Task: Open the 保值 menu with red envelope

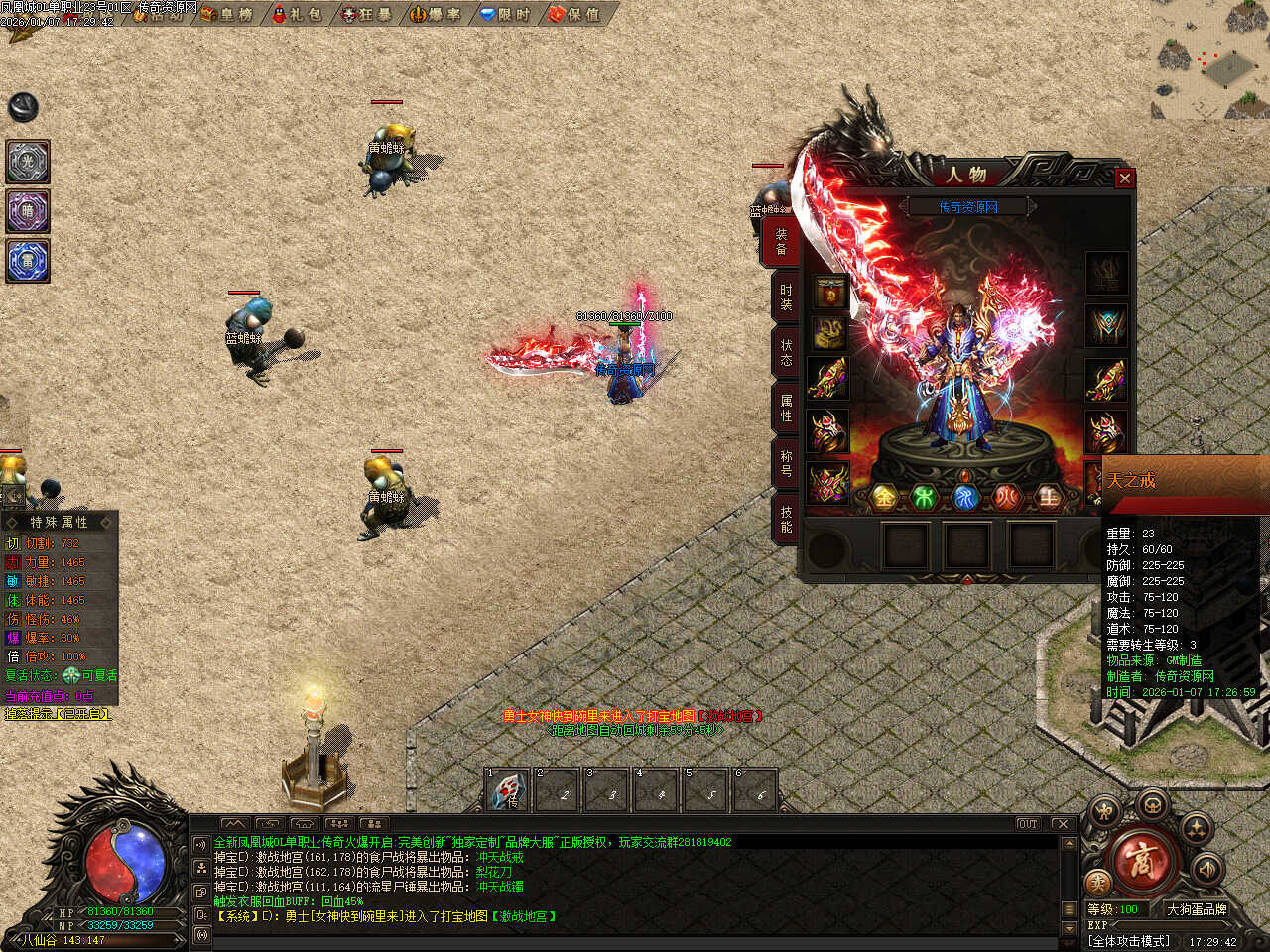Action: coord(575,14)
